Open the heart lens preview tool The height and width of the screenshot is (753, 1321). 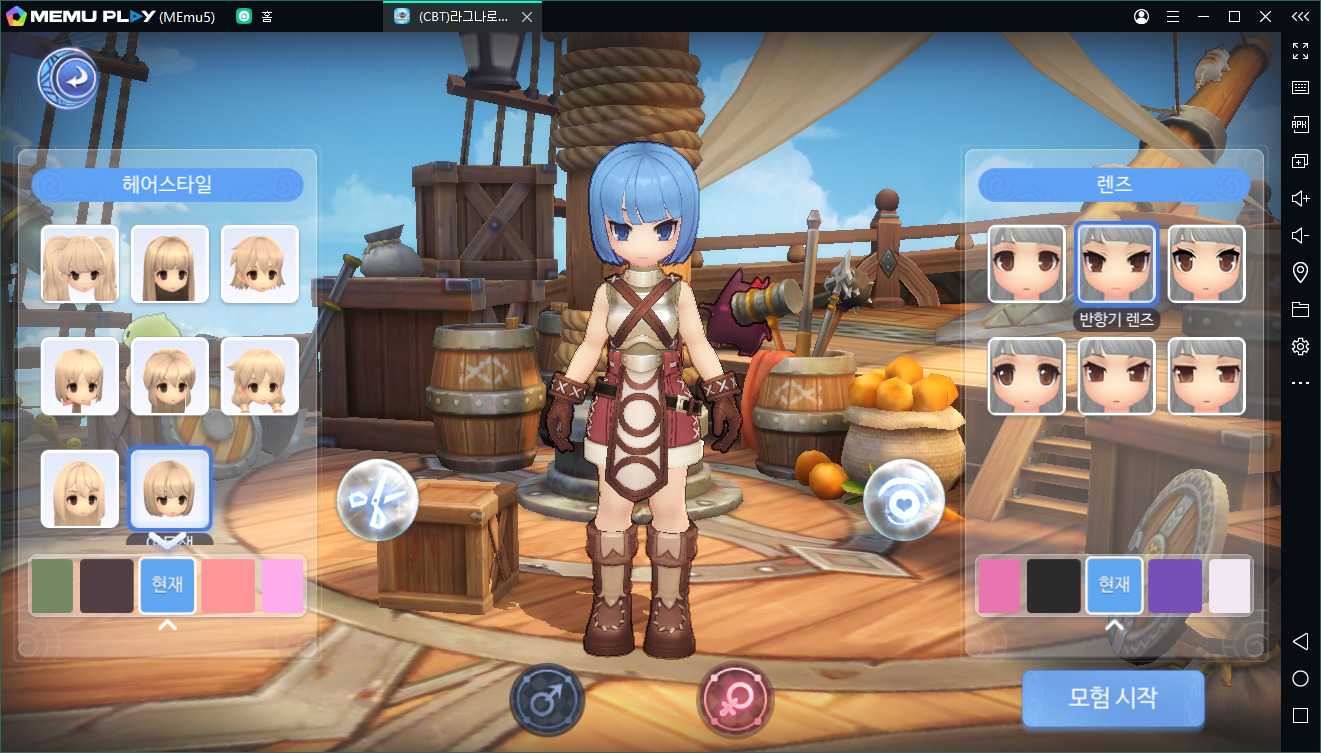pyautogui.click(x=904, y=500)
